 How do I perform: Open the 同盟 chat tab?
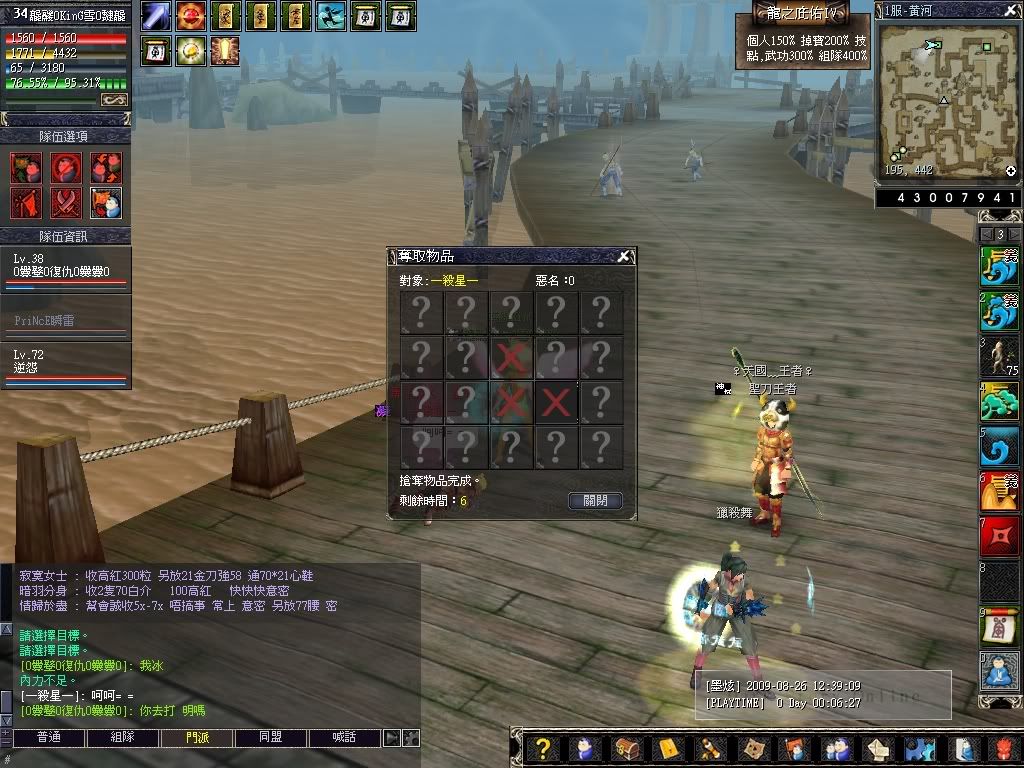point(271,738)
